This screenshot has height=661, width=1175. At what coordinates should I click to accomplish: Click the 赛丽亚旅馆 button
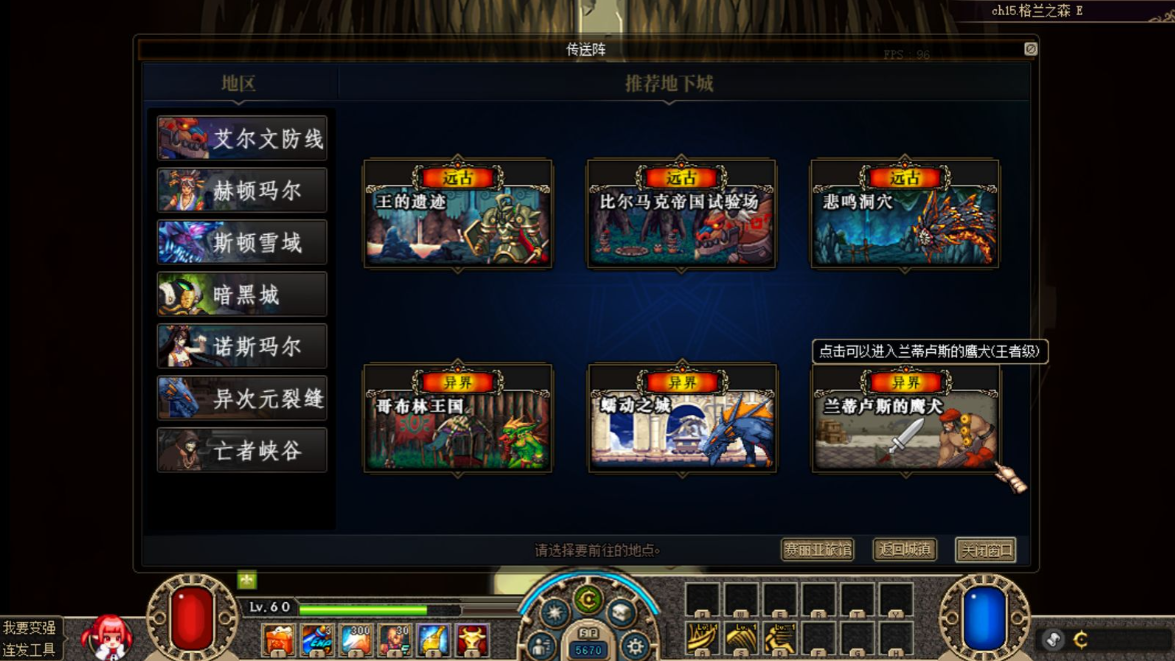[817, 550]
